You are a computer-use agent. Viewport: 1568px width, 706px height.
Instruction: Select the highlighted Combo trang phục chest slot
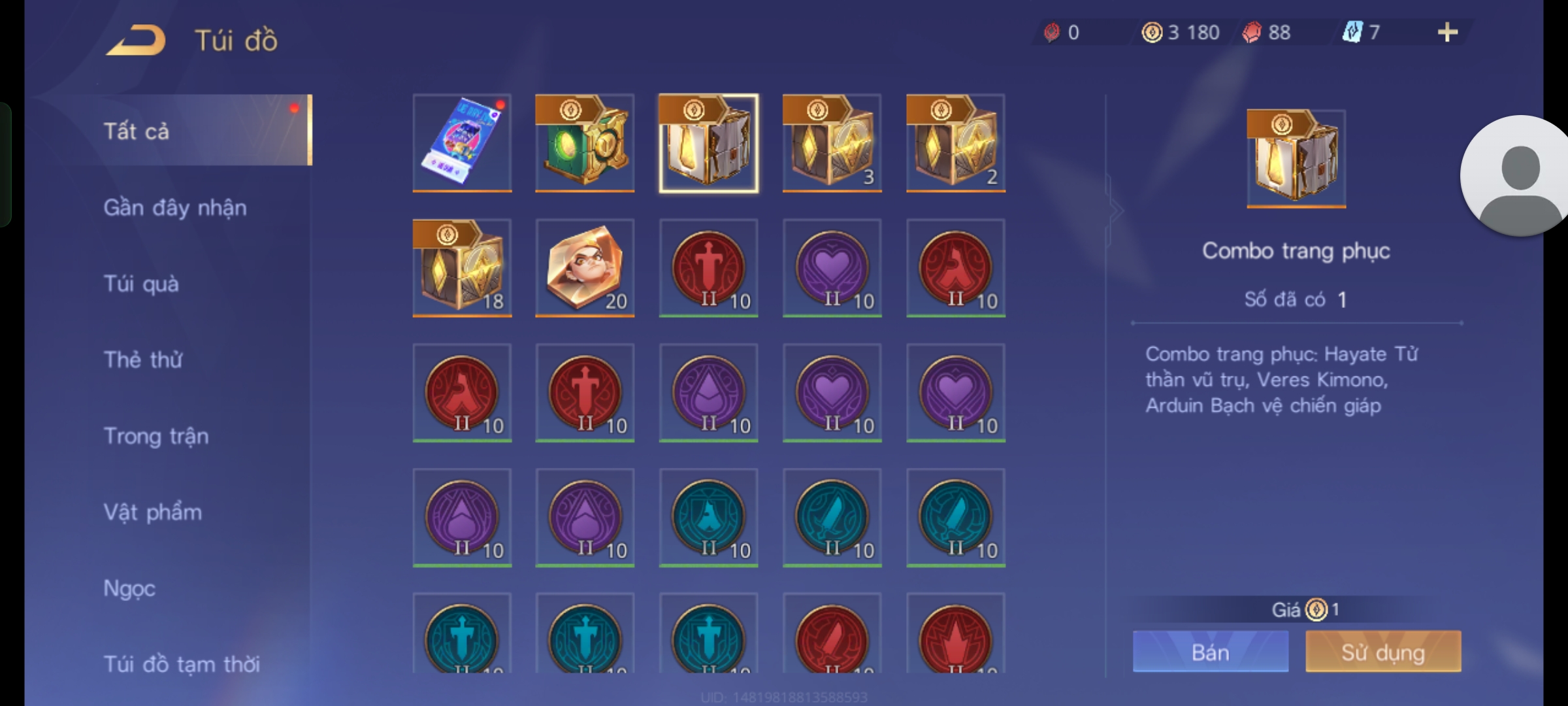click(x=708, y=143)
